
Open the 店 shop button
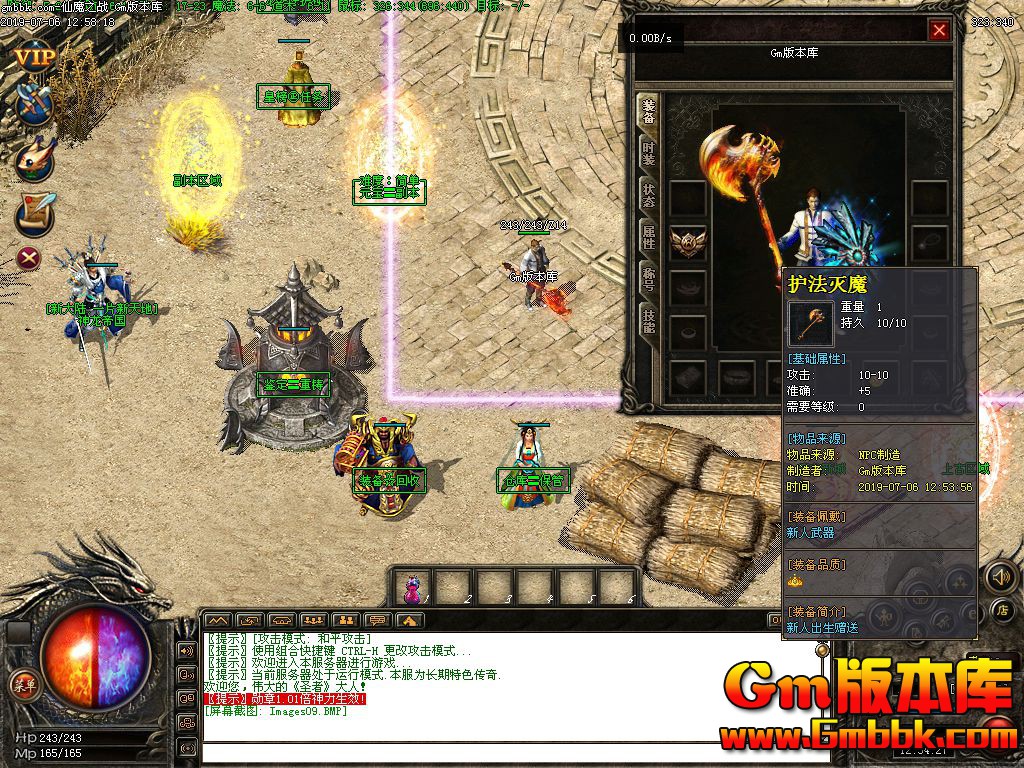point(1004,609)
